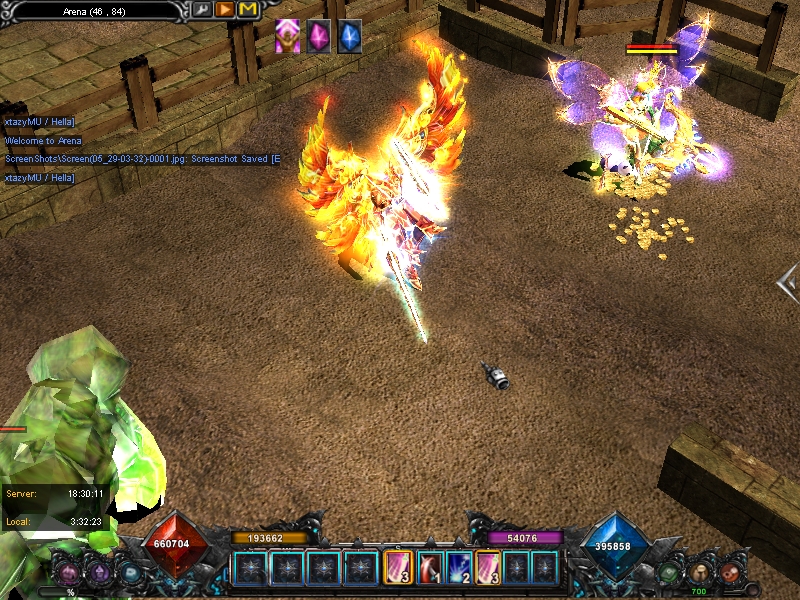
Task: Click the tan round menu button
Action: pyautogui.click(x=700, y=573)
